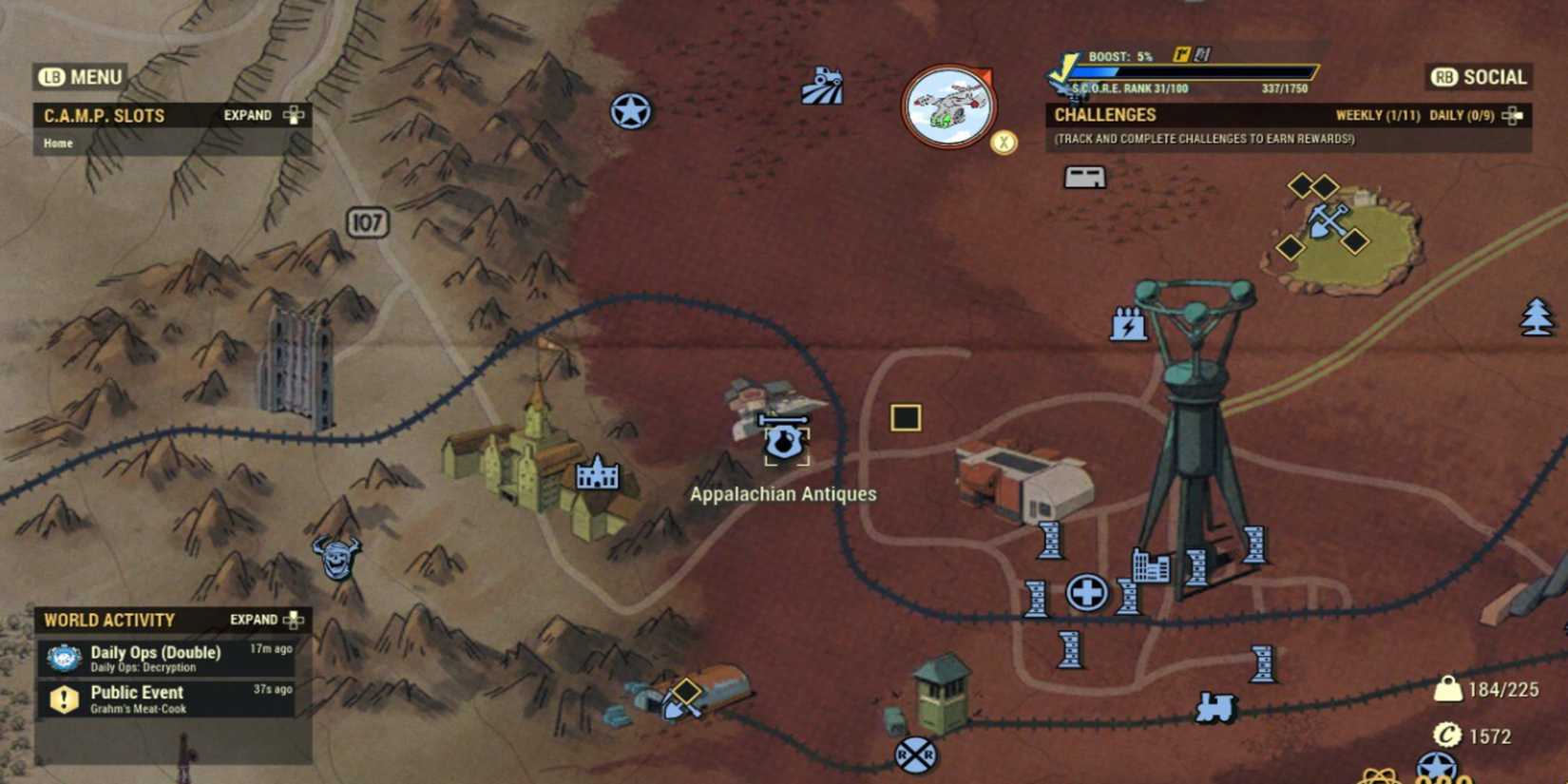Image resolution: width=1568 pixels, height=784 pixels.
Task: Toggle the yellow square custom marker
Action: tap(906, 417)
